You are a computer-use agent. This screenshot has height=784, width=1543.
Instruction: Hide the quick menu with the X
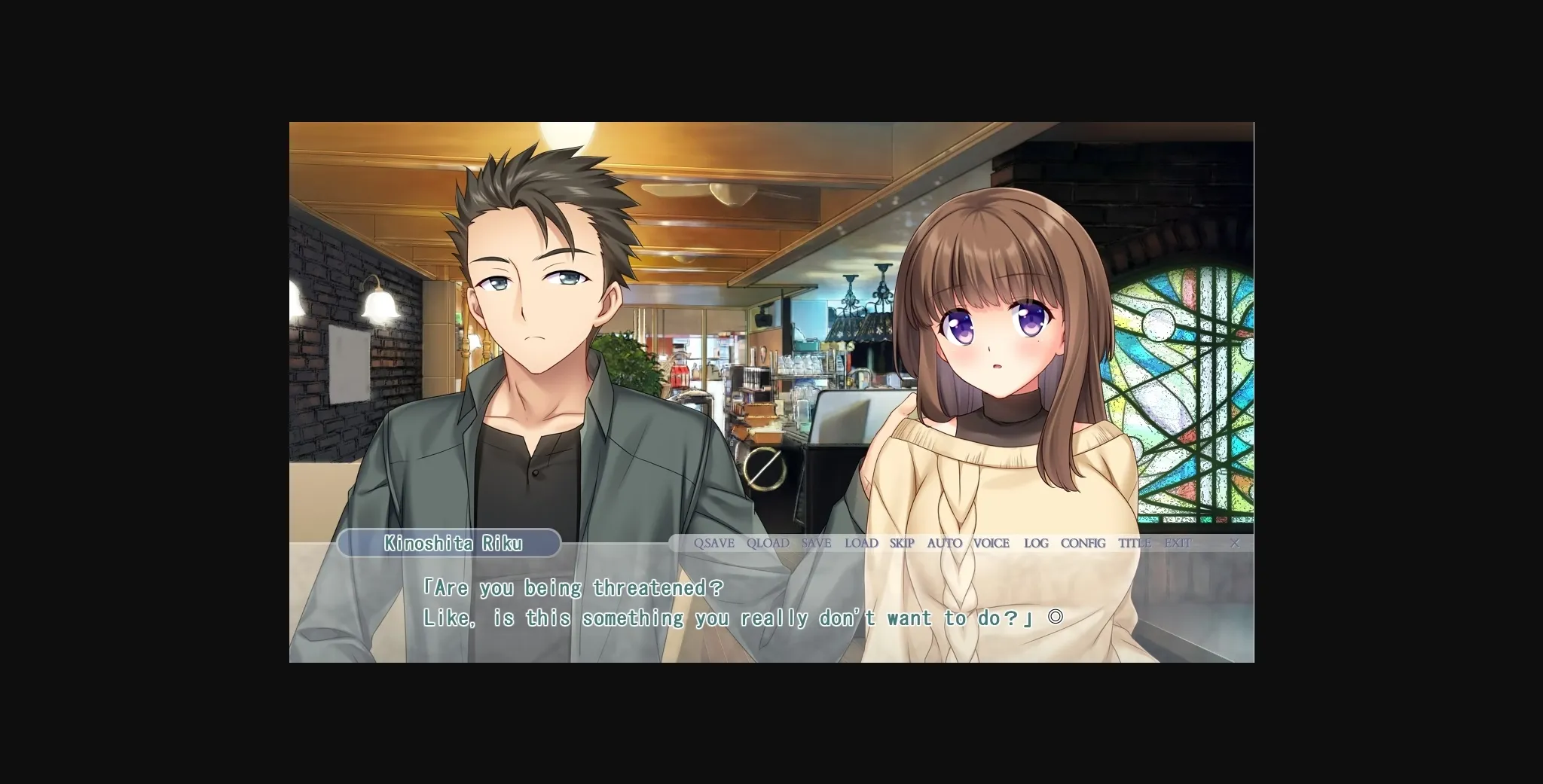point(1234,543)
